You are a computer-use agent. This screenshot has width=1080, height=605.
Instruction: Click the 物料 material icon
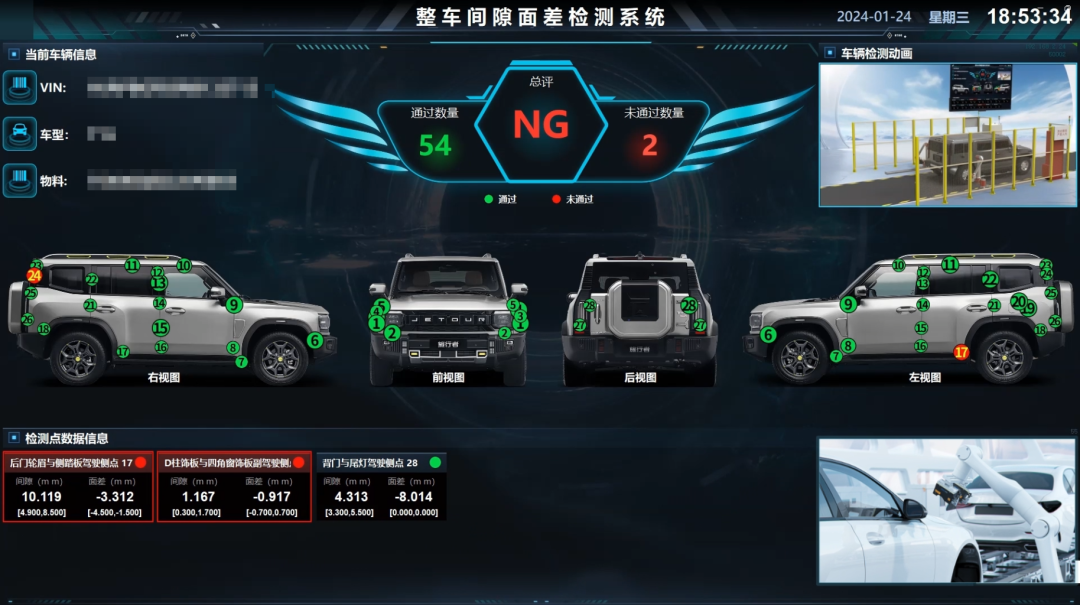[20, 181]
